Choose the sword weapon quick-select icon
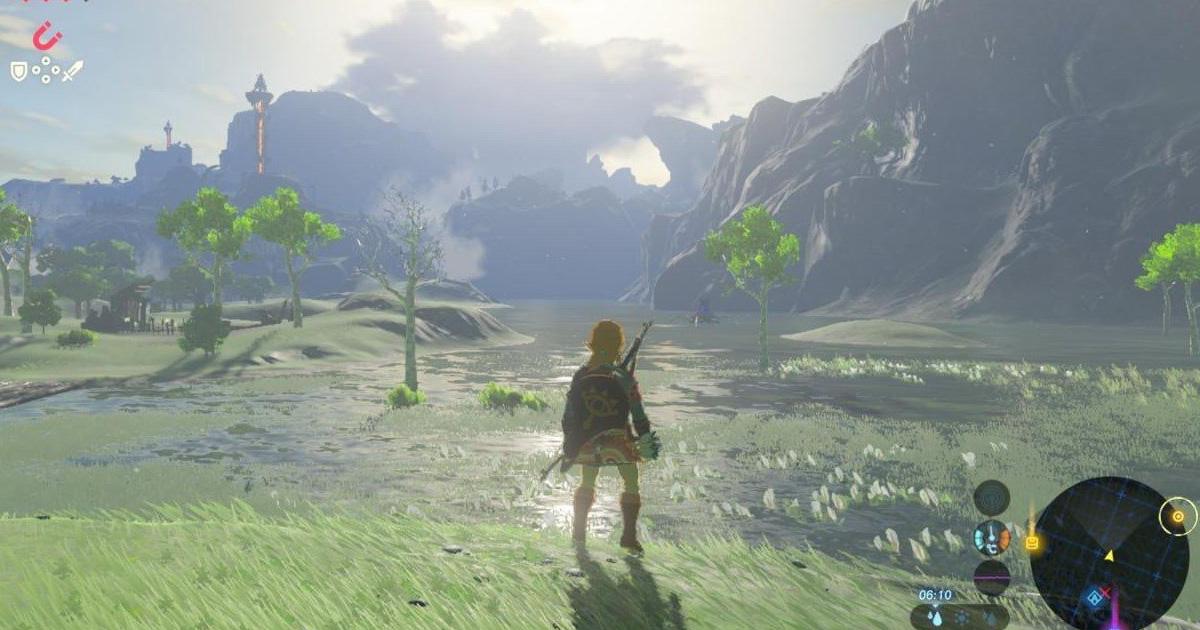The width and height of the screenshot is (1200, 630). pos(73,71)
